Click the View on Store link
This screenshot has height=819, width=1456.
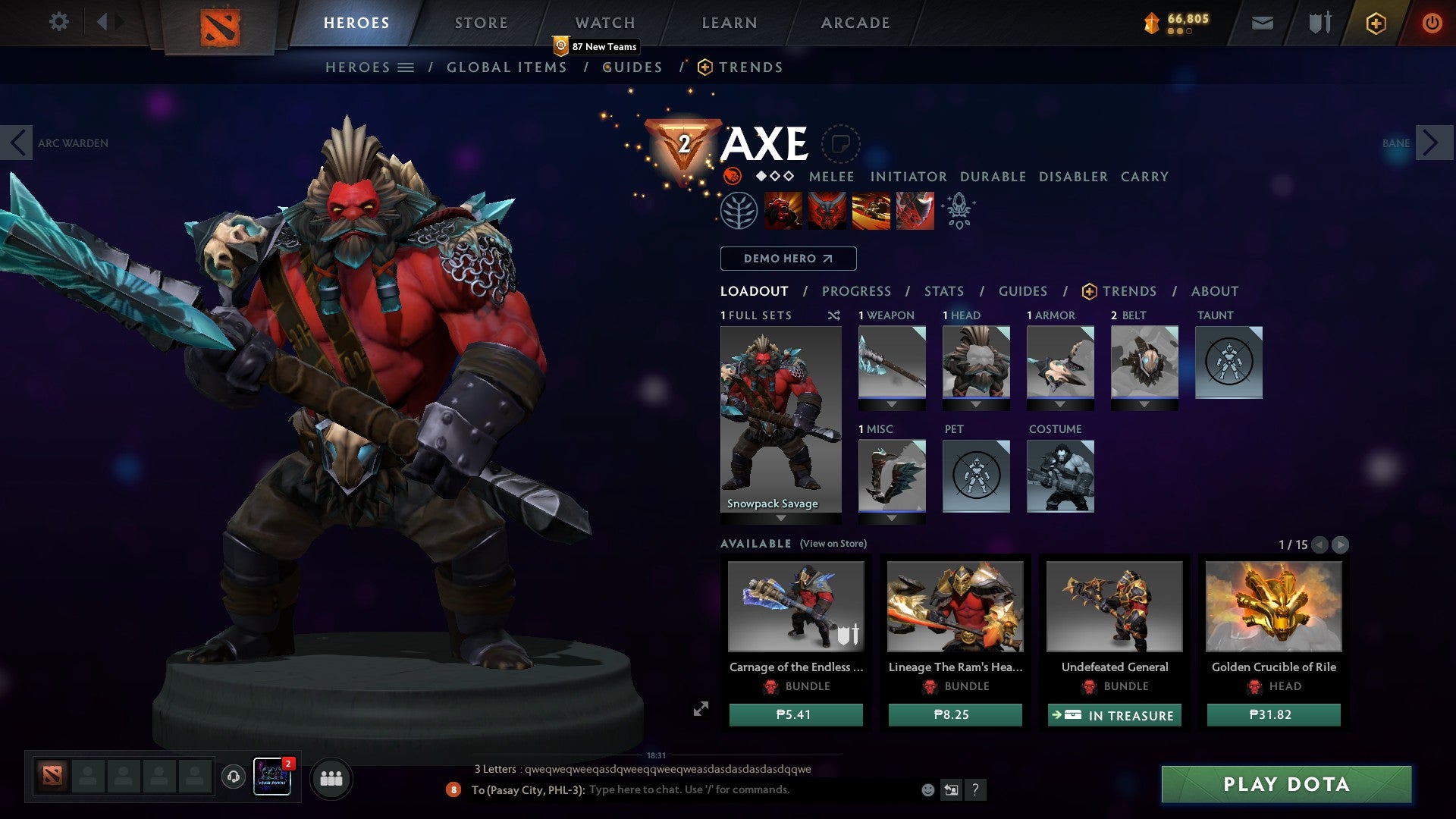click(834, 544)
